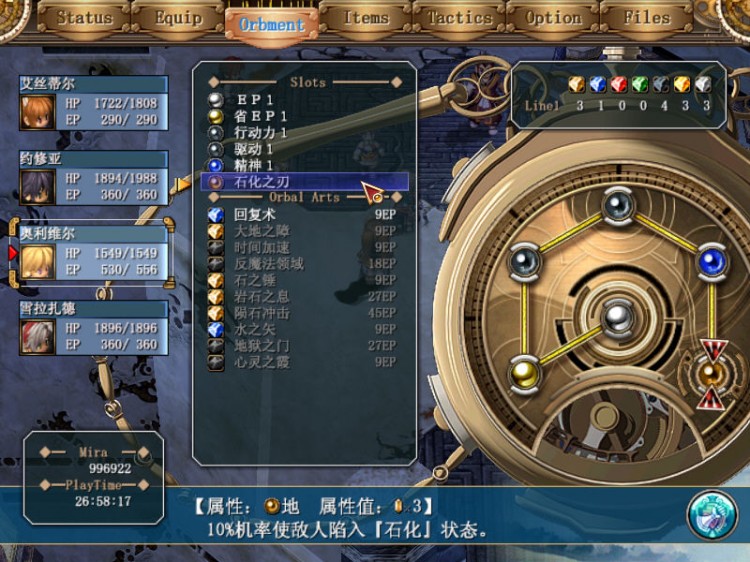Click the blue quartz in the orbment

711,262
